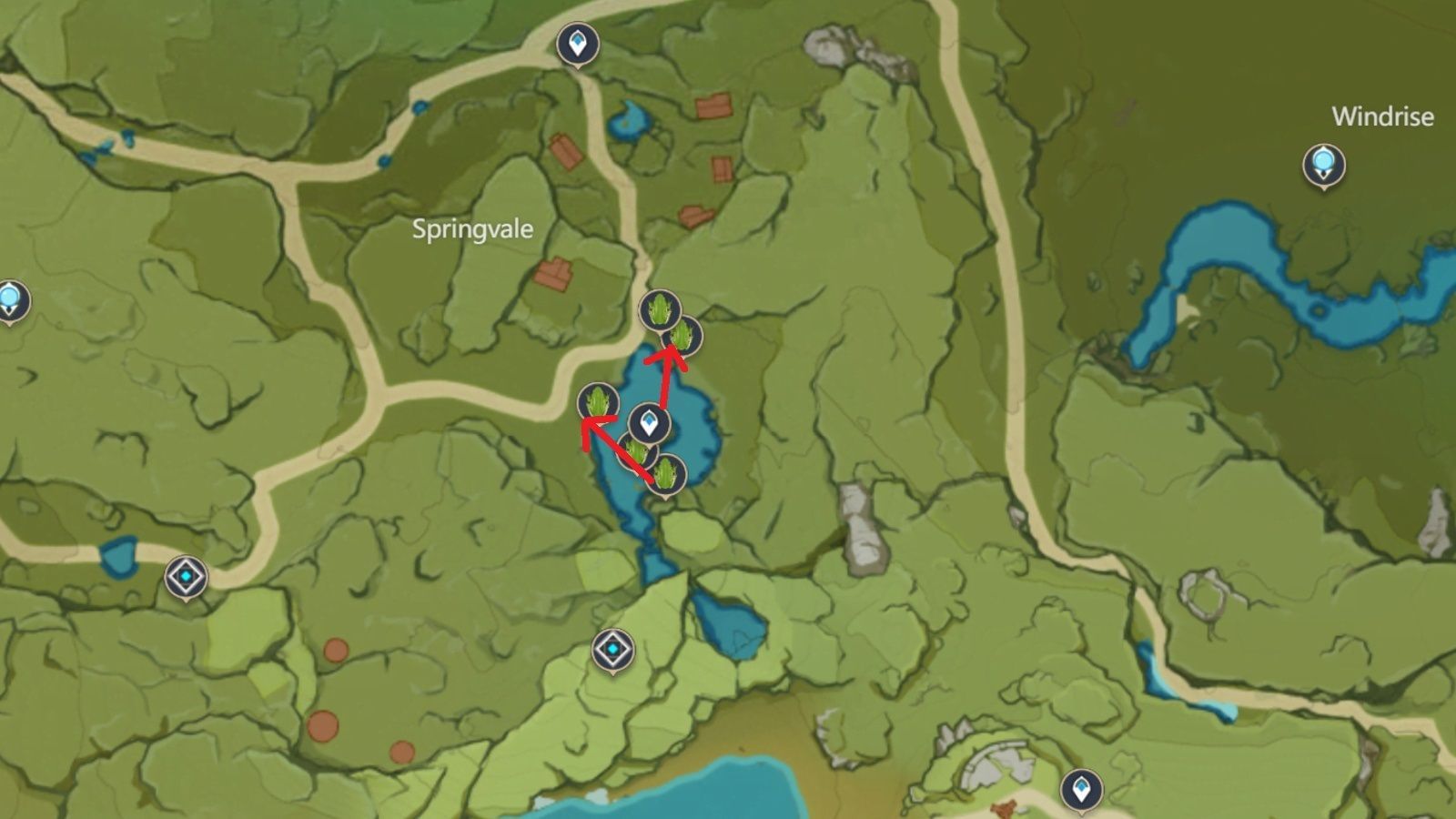Image resolution: width=1456 pixels, height=819 pixels.
Task: Select the southernmost frog marker by the lake
Action: 665,471
